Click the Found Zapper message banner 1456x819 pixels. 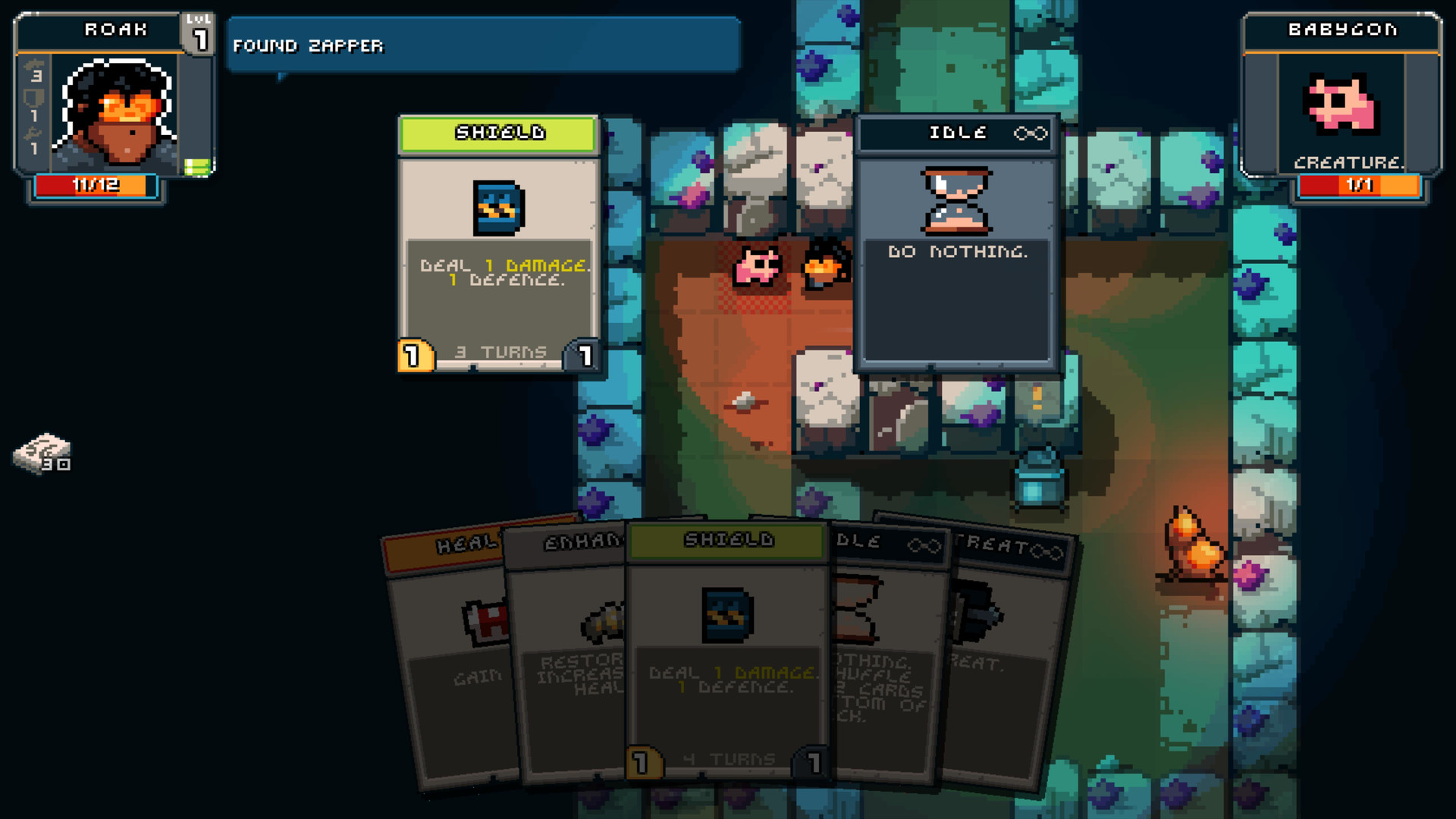coord(483,44)
